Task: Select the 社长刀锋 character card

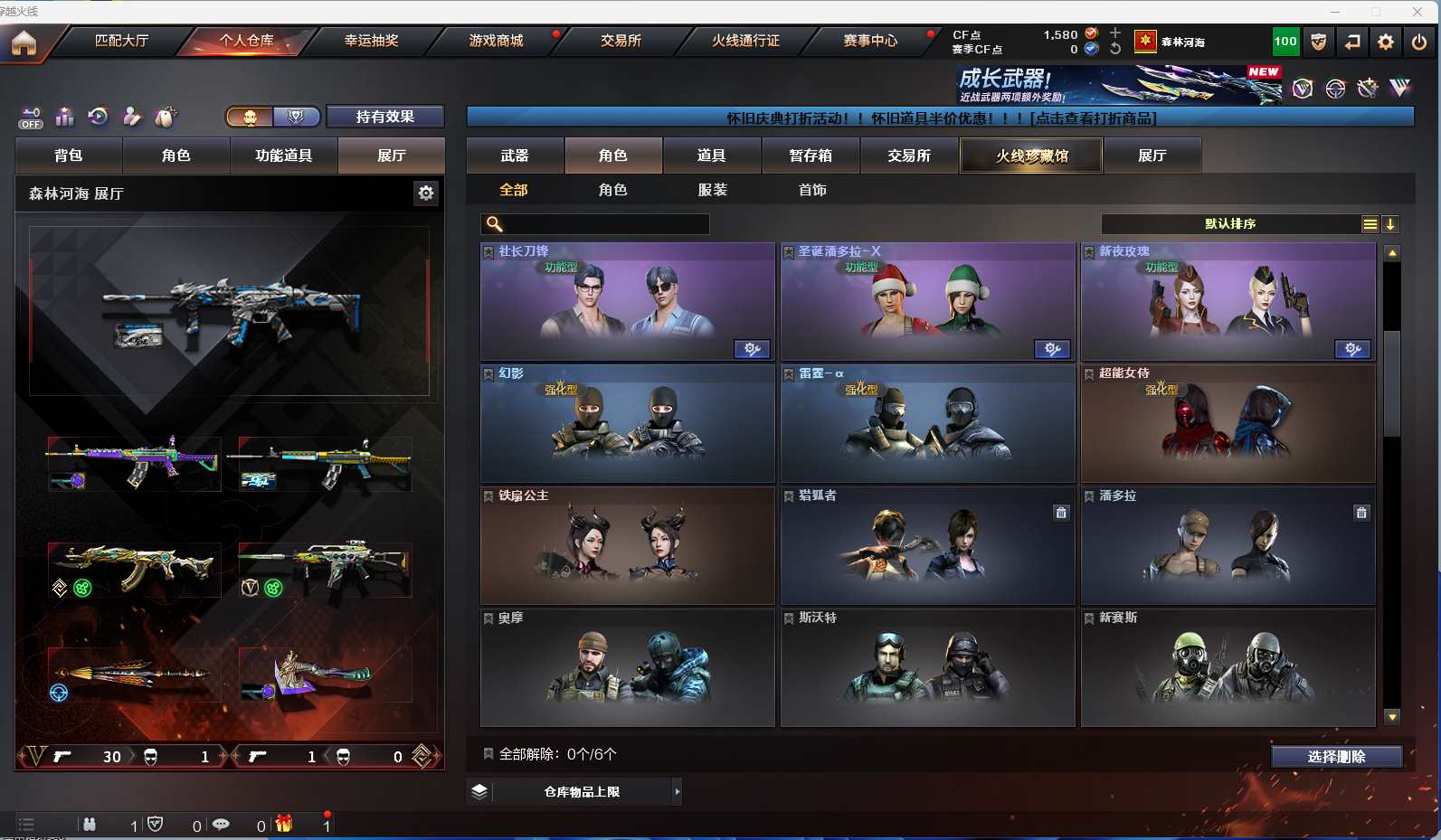Action: point(627,302)
